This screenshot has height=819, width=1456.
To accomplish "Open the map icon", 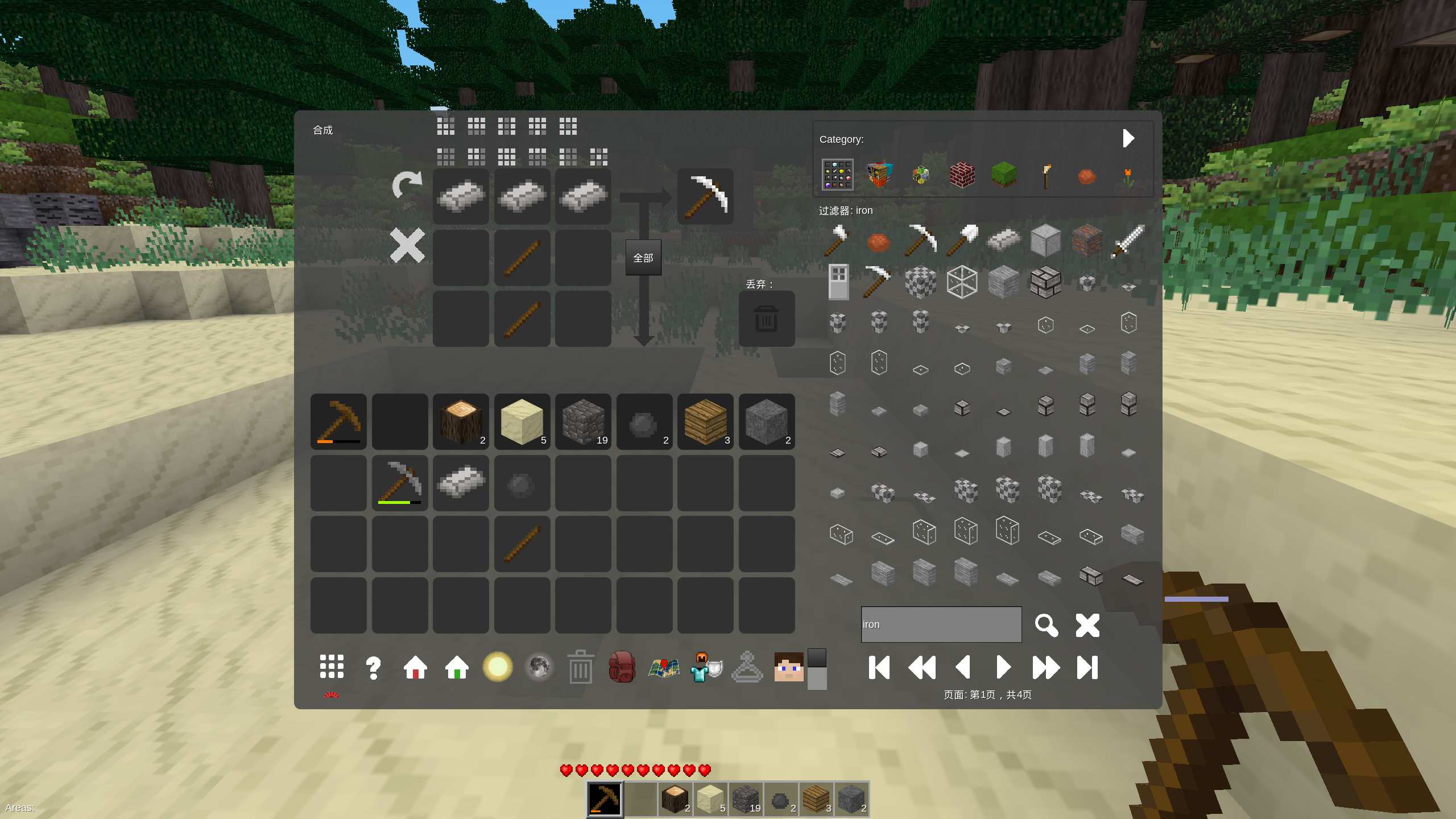I will [664, 668].
